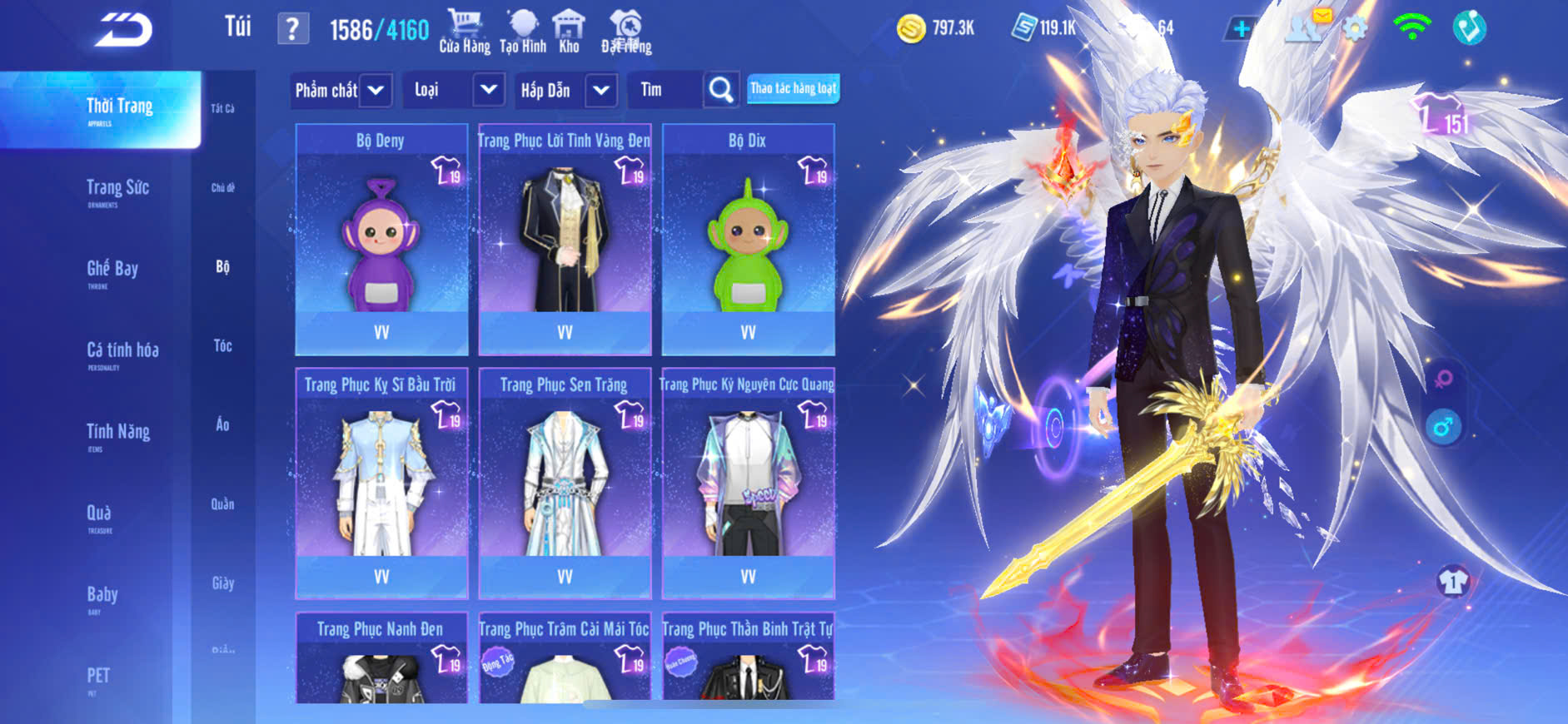Open the Kho storage
Screen dimensions: 1568x724
(x=569, y=32)
